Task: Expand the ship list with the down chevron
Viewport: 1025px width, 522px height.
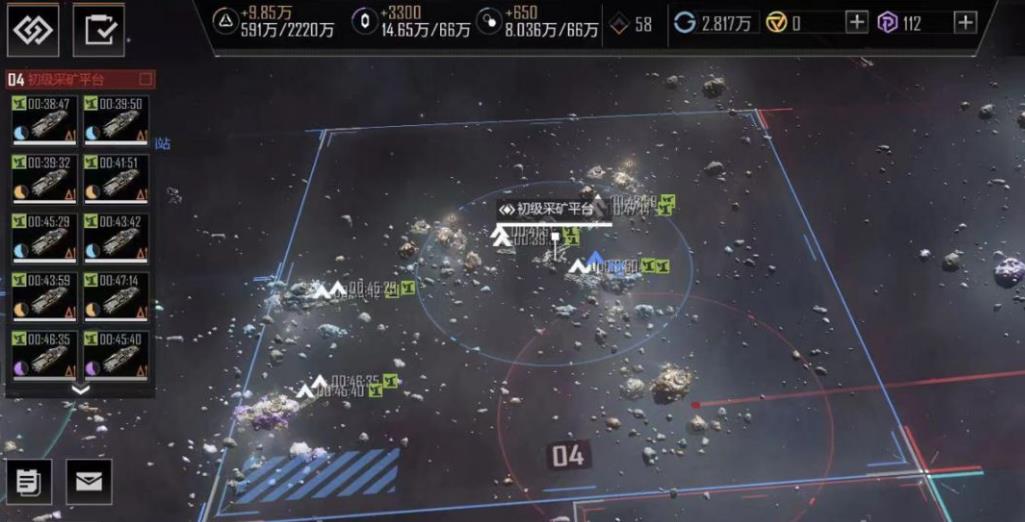Action: [81, 390]
